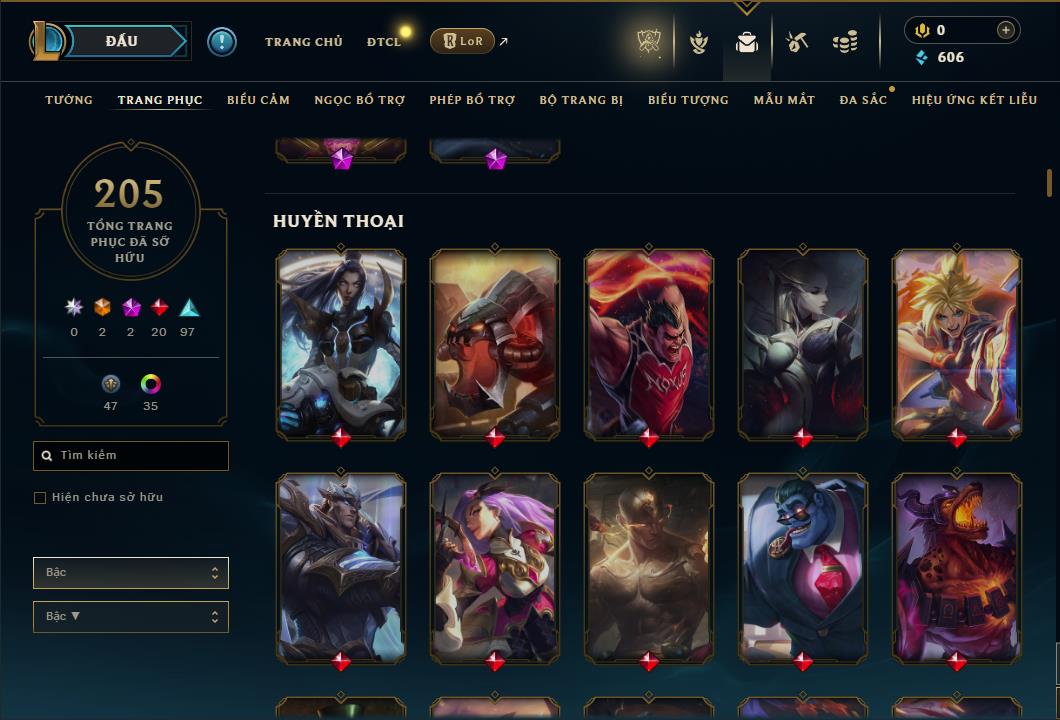Click the blue exclamation alert icon

tap(221, 41)
